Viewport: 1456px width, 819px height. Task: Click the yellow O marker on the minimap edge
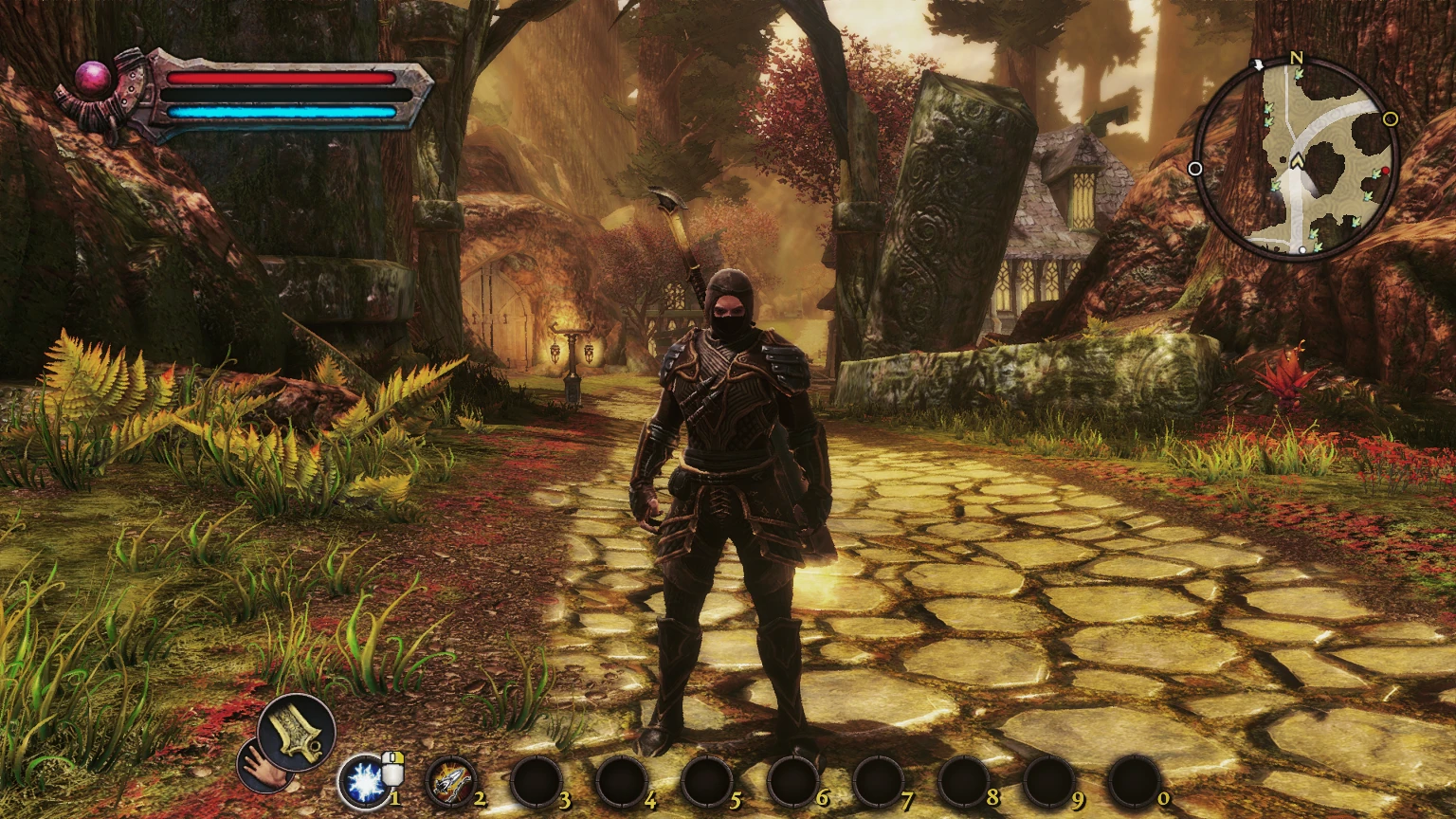[x=1390, y=119]
